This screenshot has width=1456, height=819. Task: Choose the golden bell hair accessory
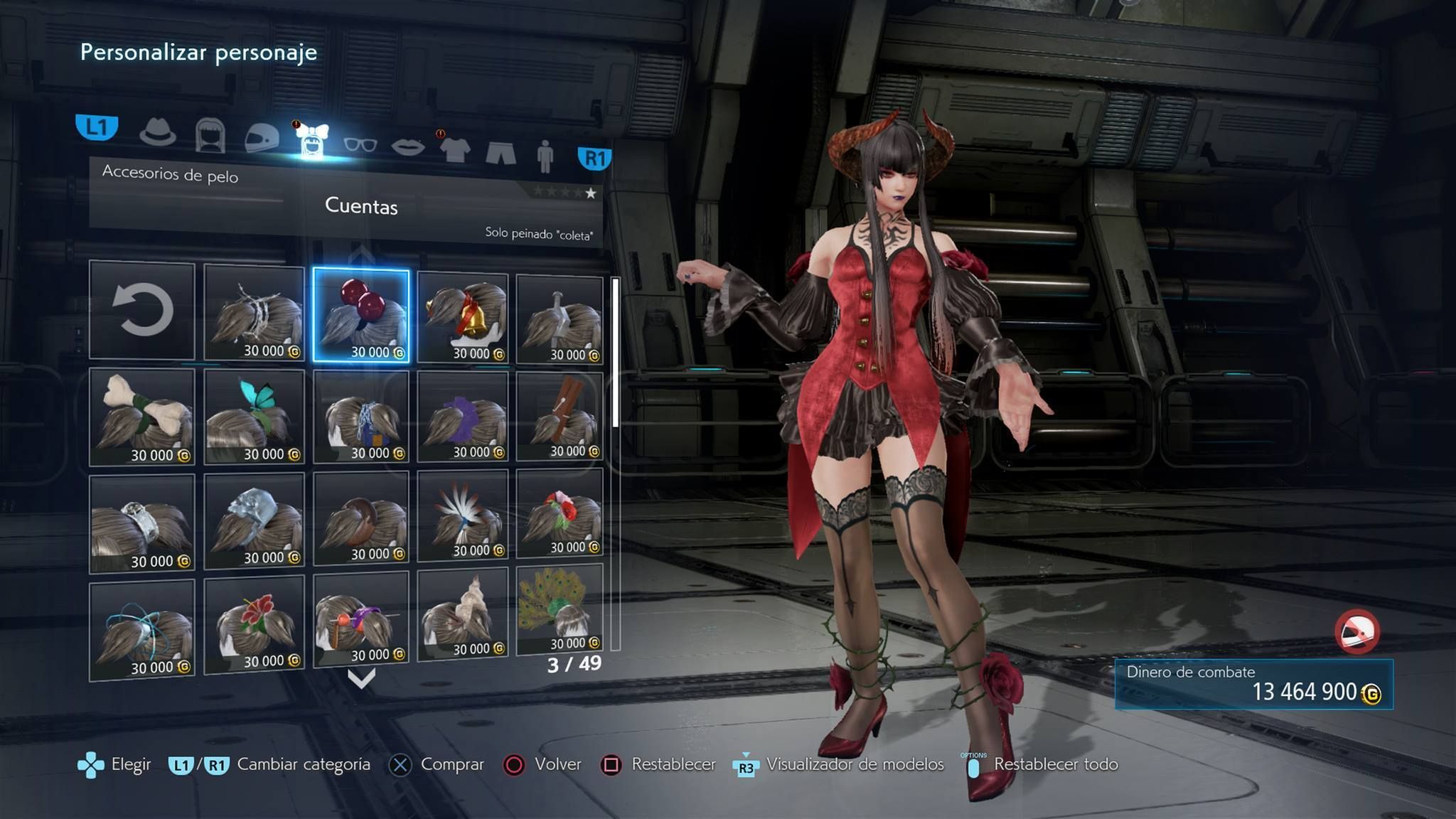point(463,318)
